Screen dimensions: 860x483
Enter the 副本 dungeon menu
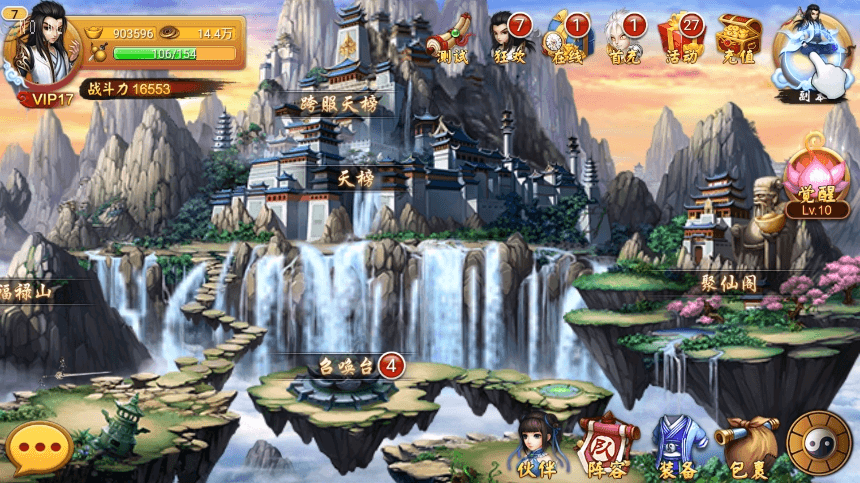(815, 55)
